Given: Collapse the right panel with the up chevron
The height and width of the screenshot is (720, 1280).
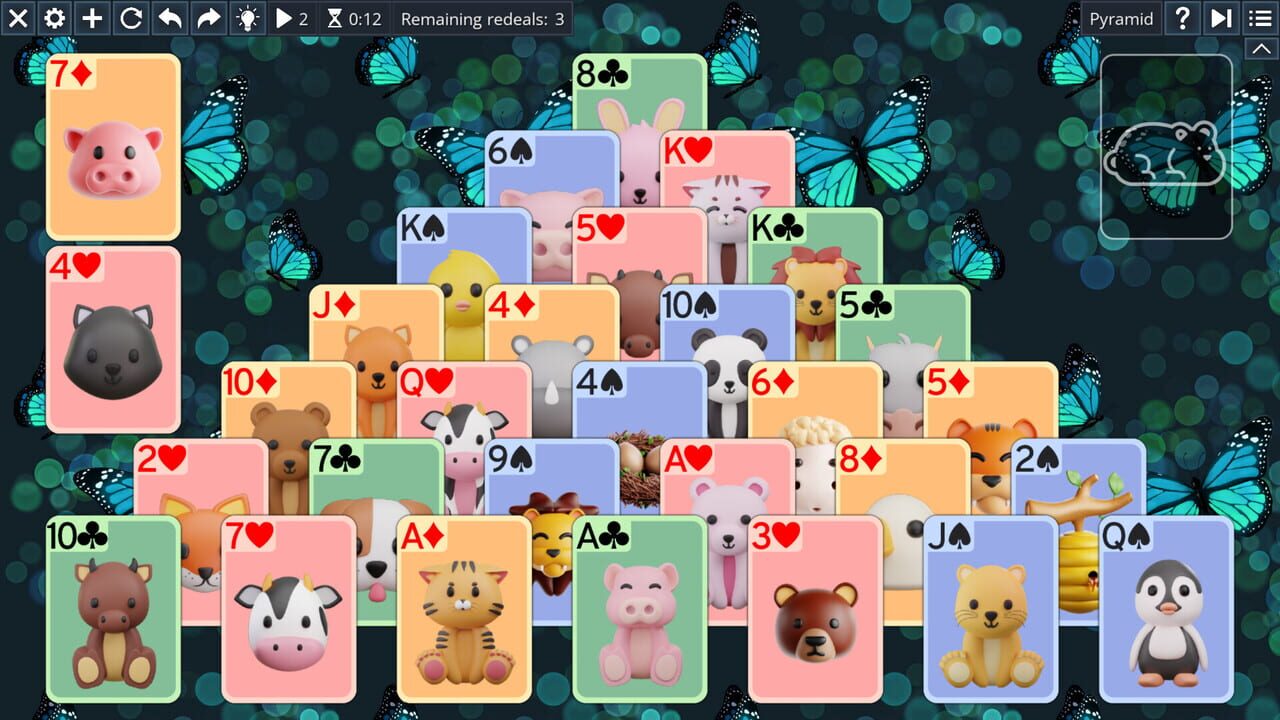Looking at the screenshot, I should 1262,47.
